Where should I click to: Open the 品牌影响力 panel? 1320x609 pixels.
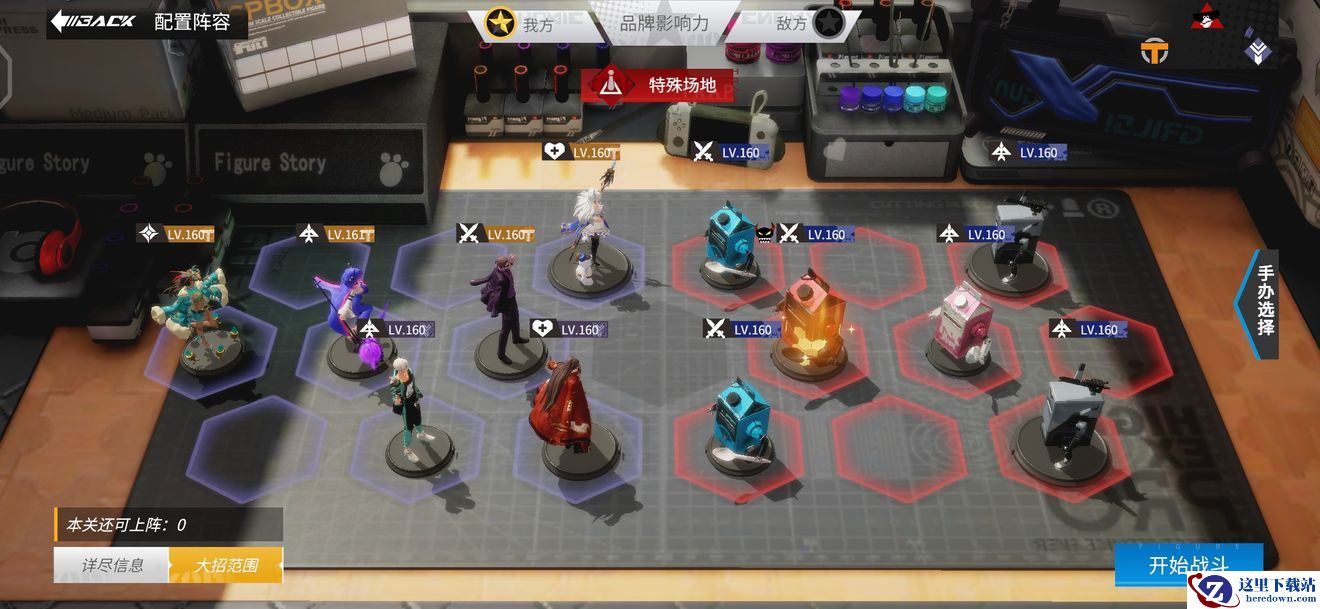click(664, 23)
